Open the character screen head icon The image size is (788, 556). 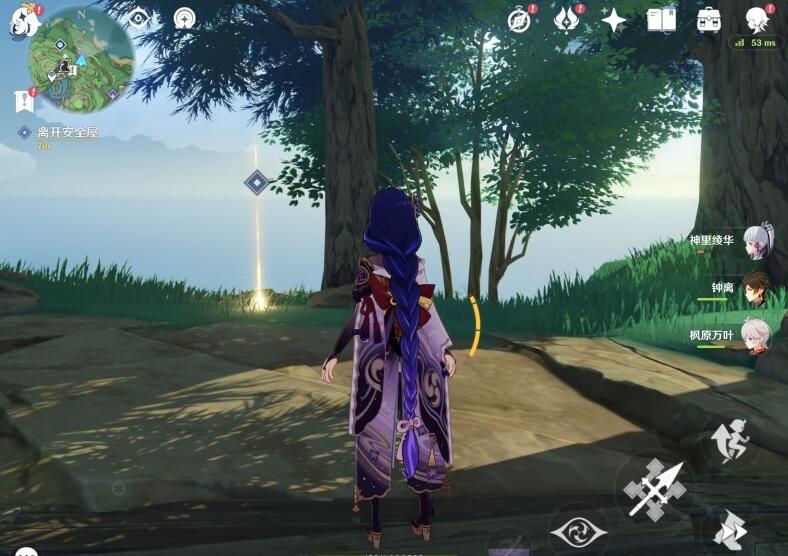[x=757, y=20]
